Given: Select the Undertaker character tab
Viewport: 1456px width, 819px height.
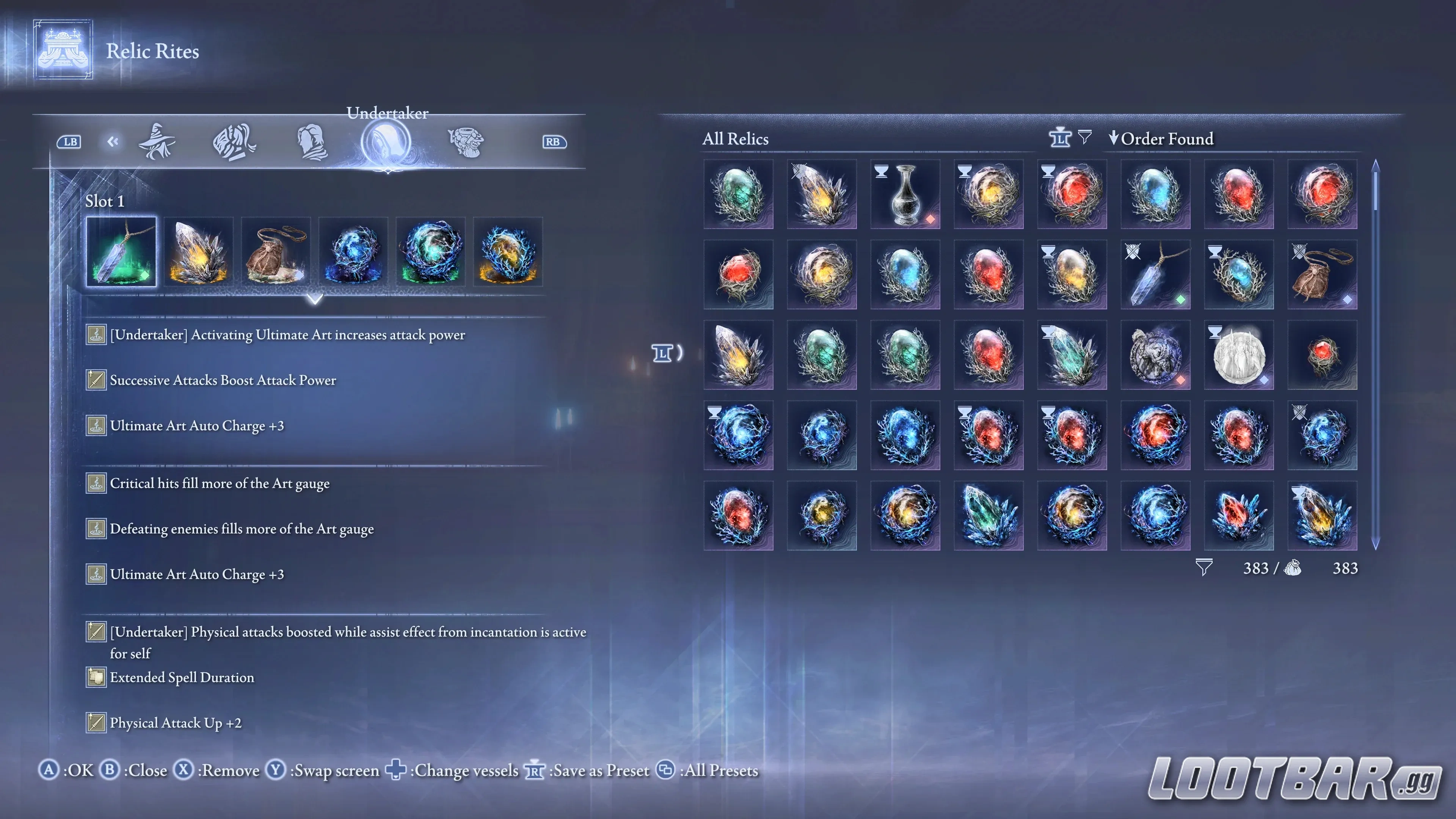Looking at the screenshot, I should pos(387,142).
